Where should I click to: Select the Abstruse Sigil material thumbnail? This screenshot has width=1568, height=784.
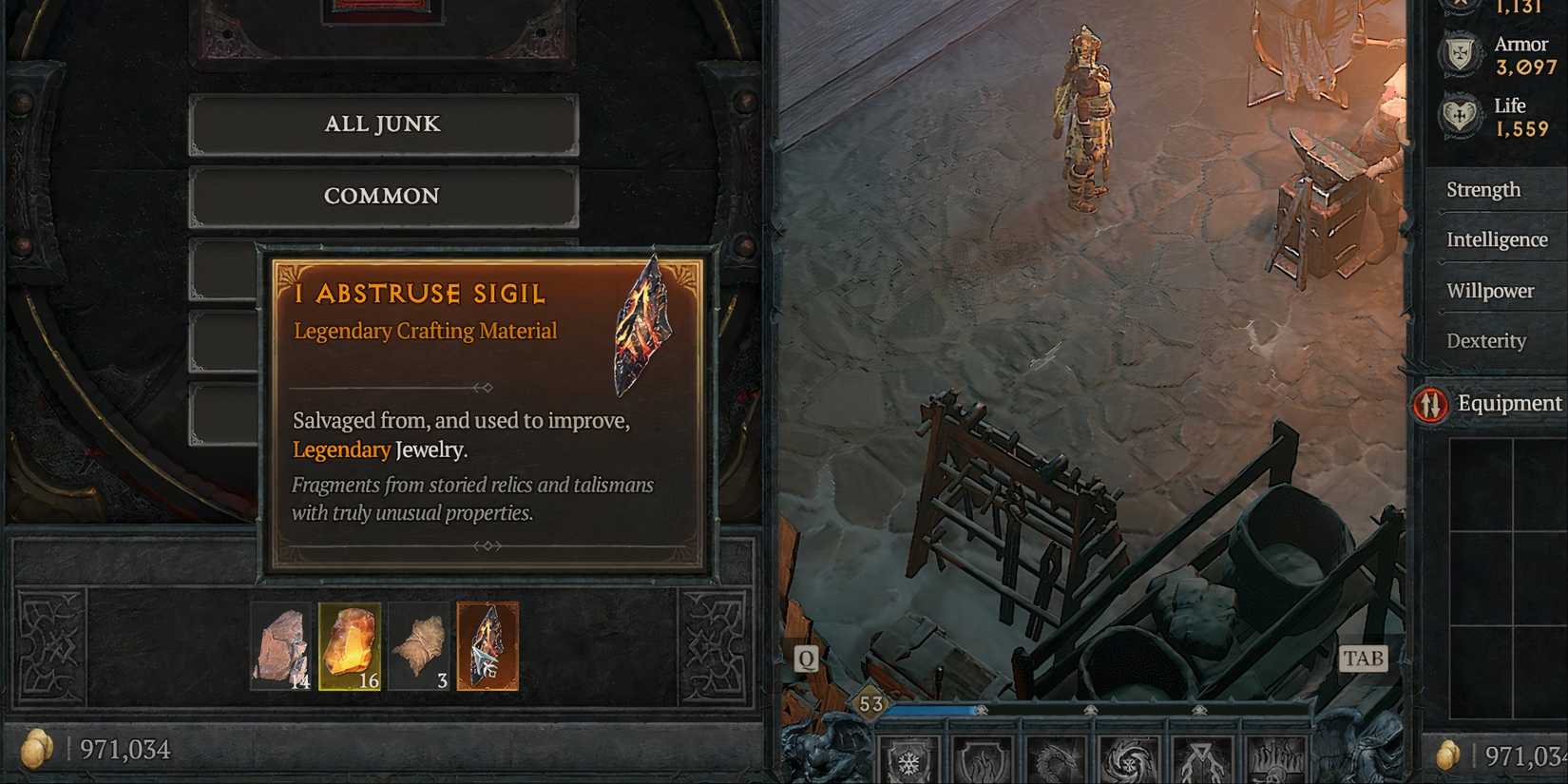[x=487, y=646]
